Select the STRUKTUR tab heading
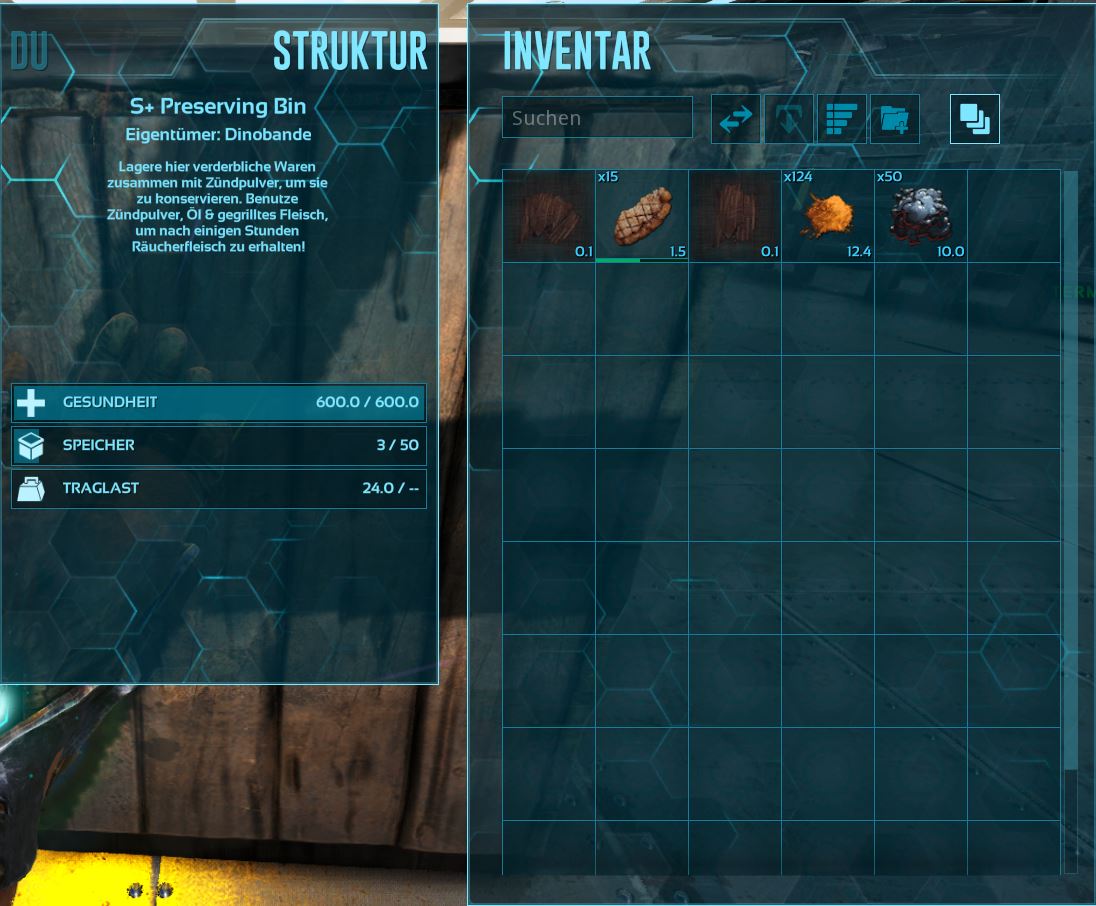The width and height of the screenshot is (1096, 906). (x=349, y=52)
